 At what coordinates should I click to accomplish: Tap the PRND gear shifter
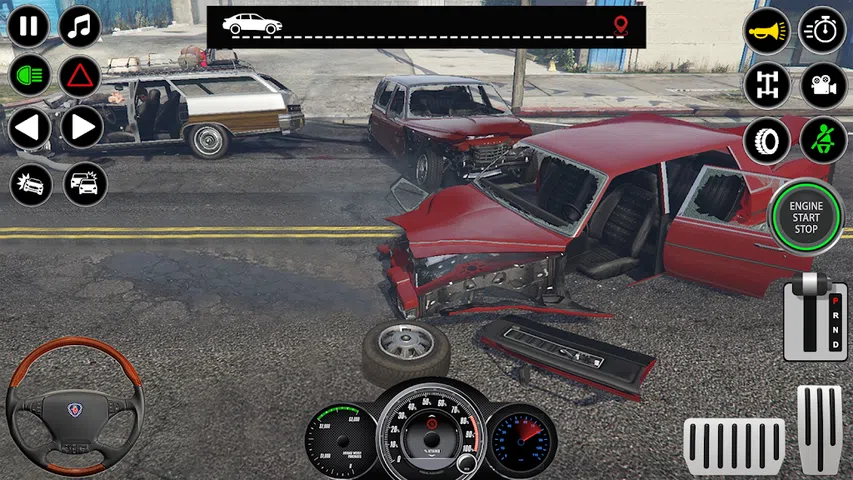point(815,317)
